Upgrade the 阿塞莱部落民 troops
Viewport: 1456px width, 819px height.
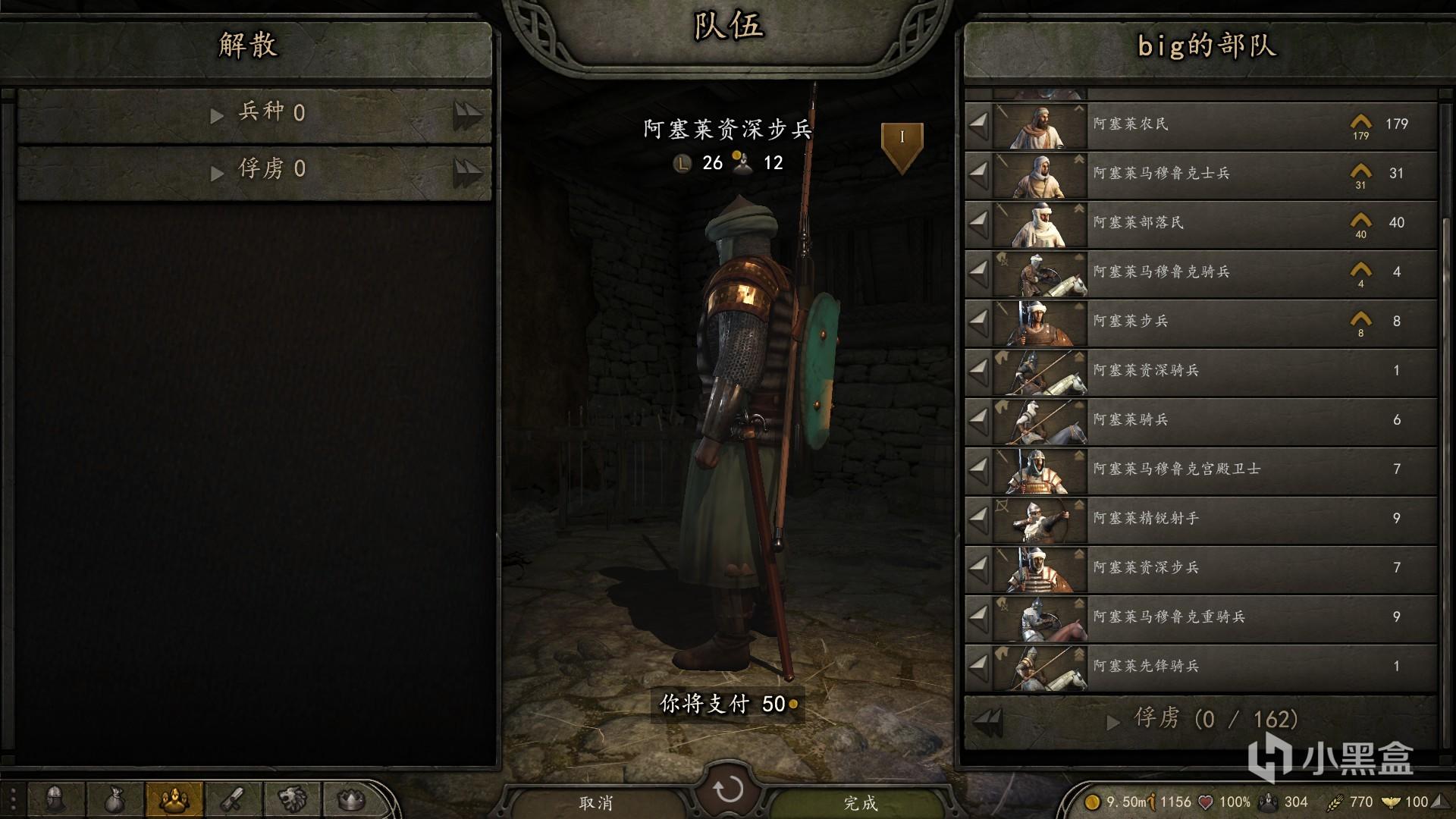pyautogui.click(x=1360, y=221)
